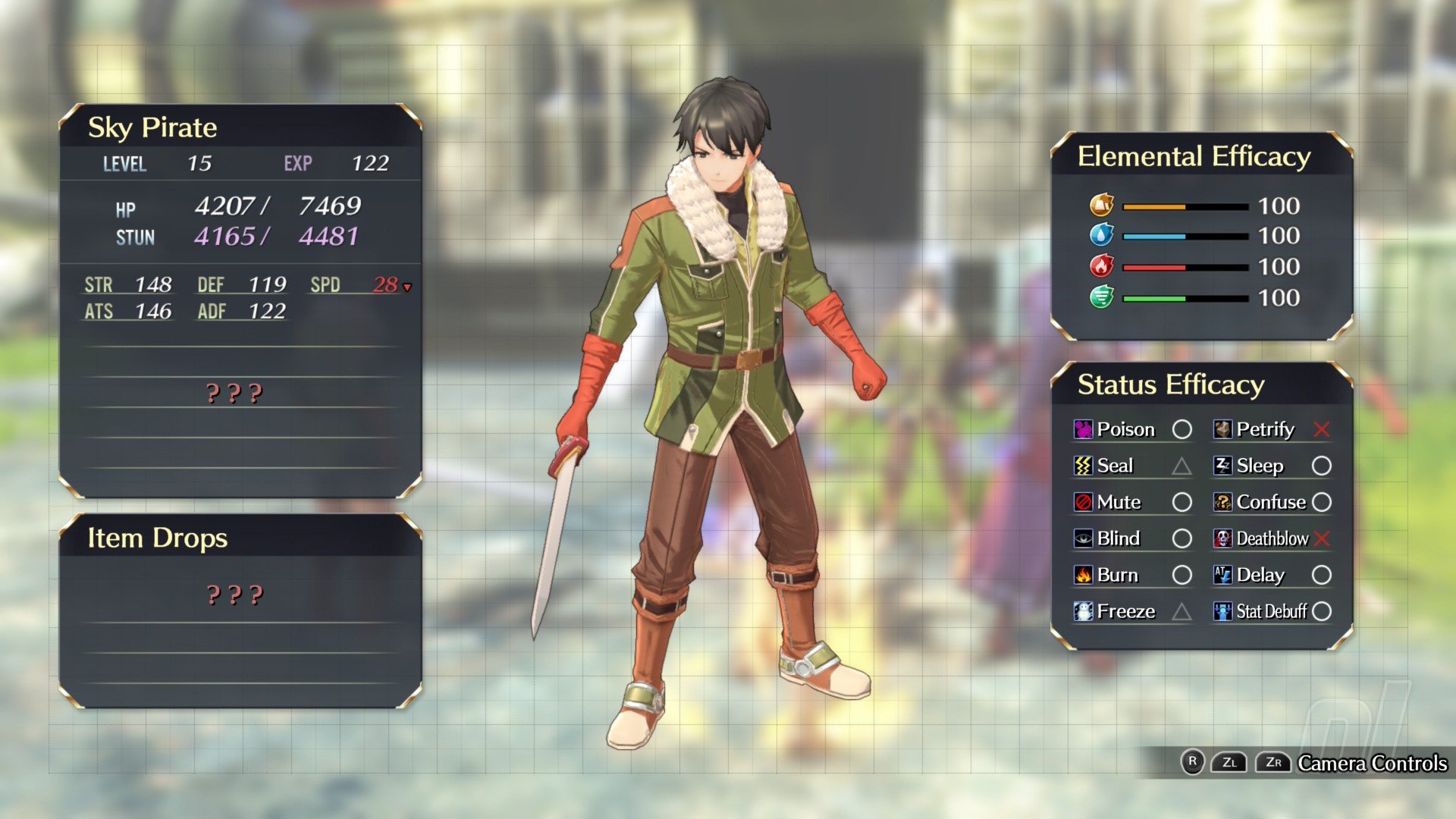Select the fire element efficacy icon
Image resolution: width=1456 pixels, height=819 pixels.
pyautogui.click(x=1101, y=266)
